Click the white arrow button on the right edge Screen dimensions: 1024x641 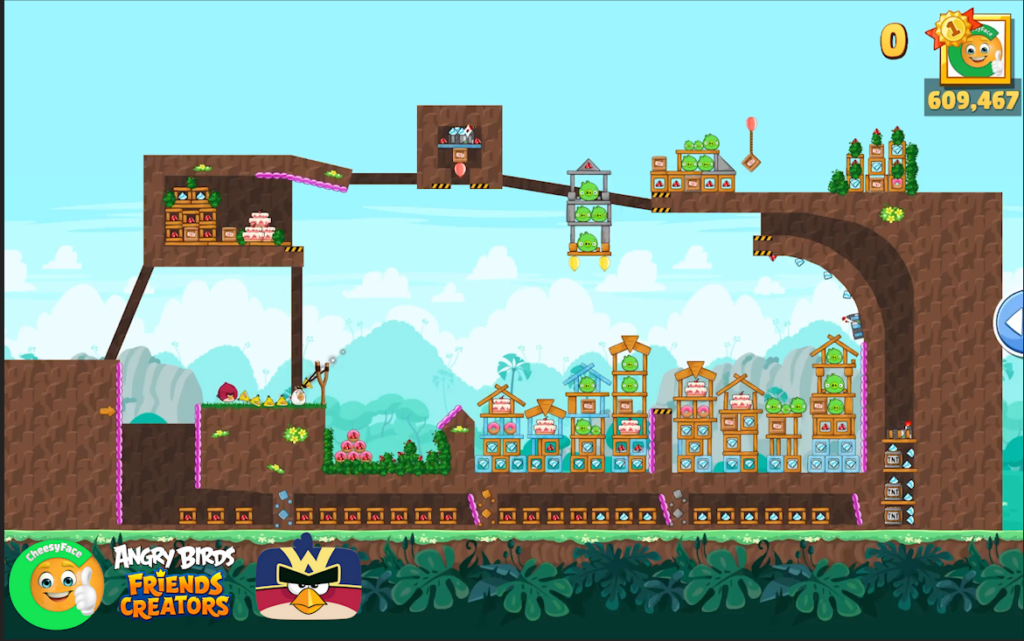[x=1011, y=322]
